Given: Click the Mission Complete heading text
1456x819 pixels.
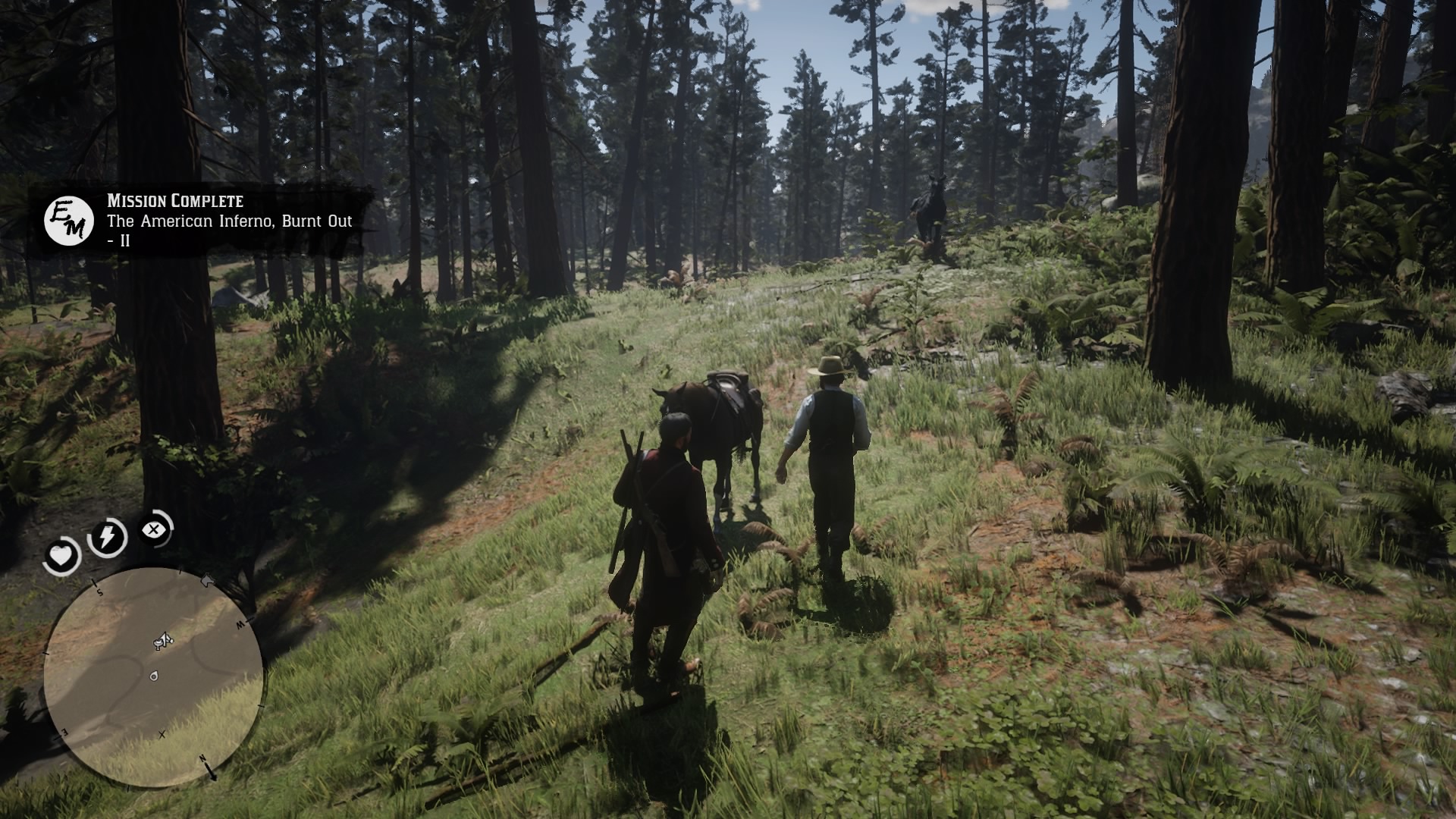Looking at the screenshot, I should point(174,202).
